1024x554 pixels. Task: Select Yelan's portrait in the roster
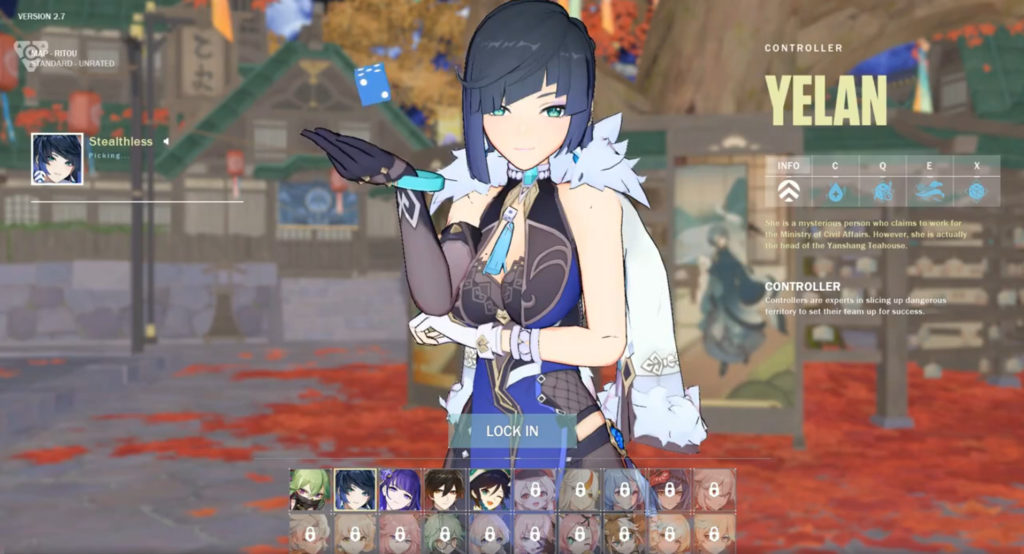tap(354, 490)
